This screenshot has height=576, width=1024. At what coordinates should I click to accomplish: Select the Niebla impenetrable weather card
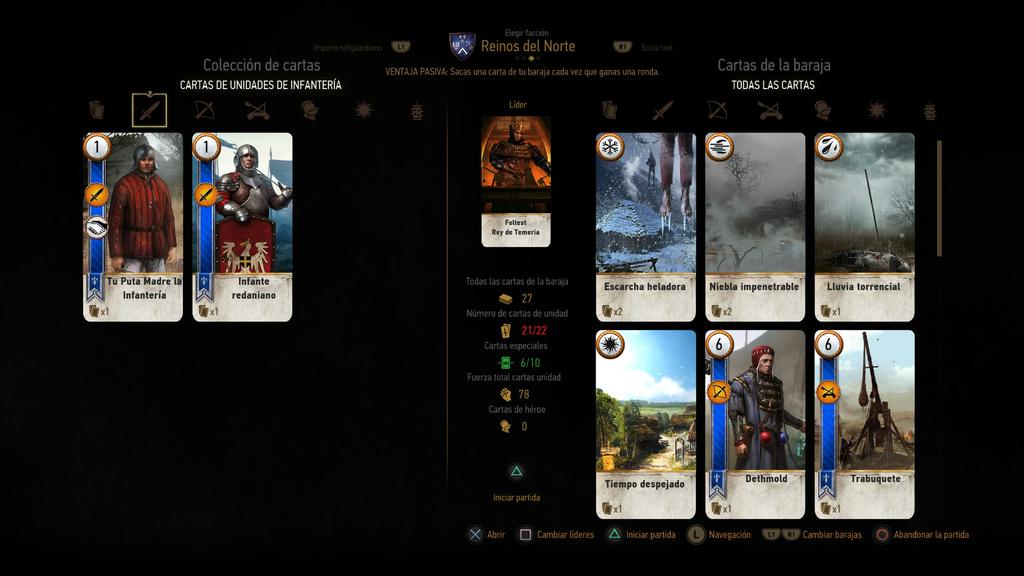[x=755, y=226]
